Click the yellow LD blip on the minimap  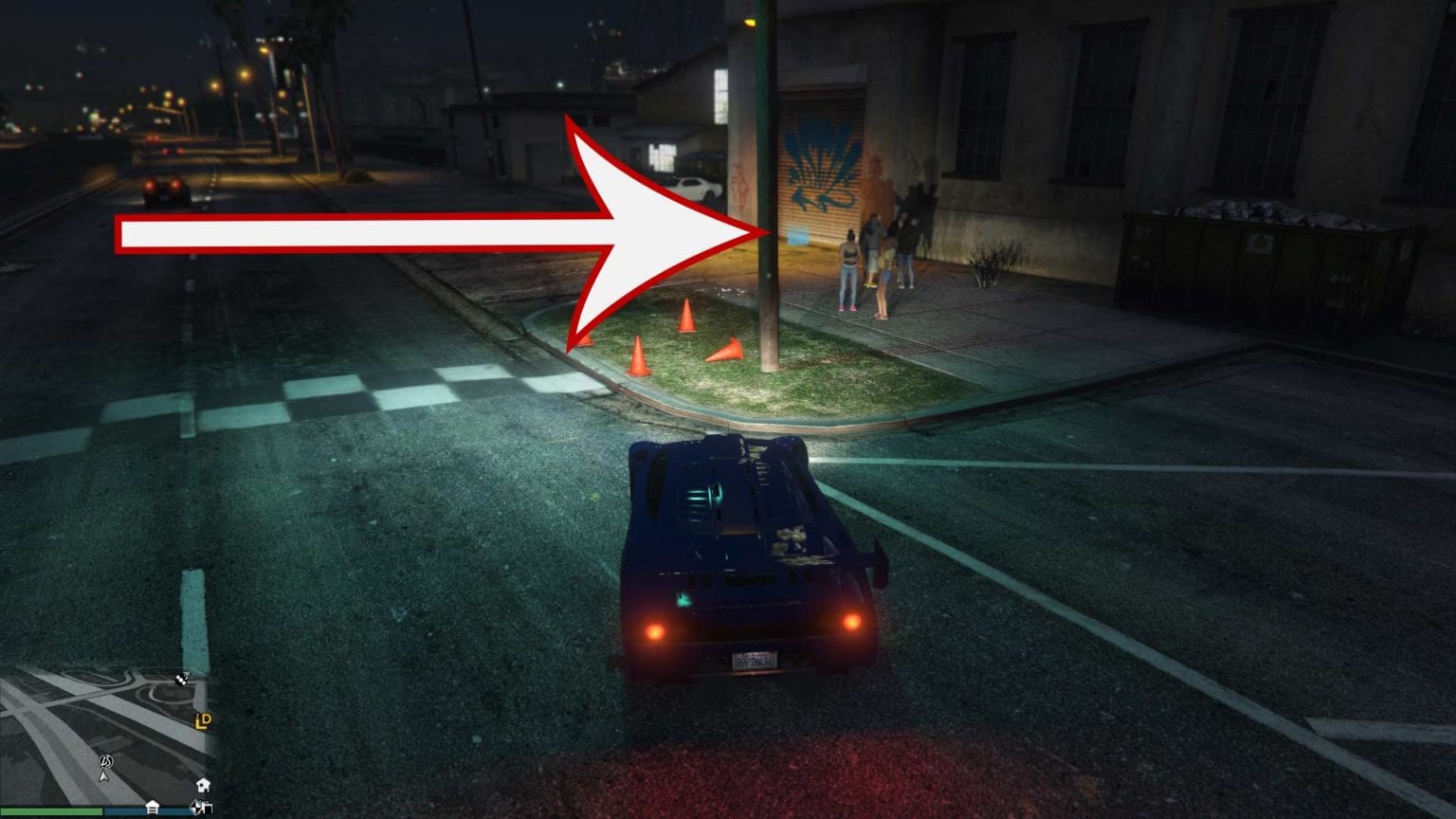[x=204, y=721]
